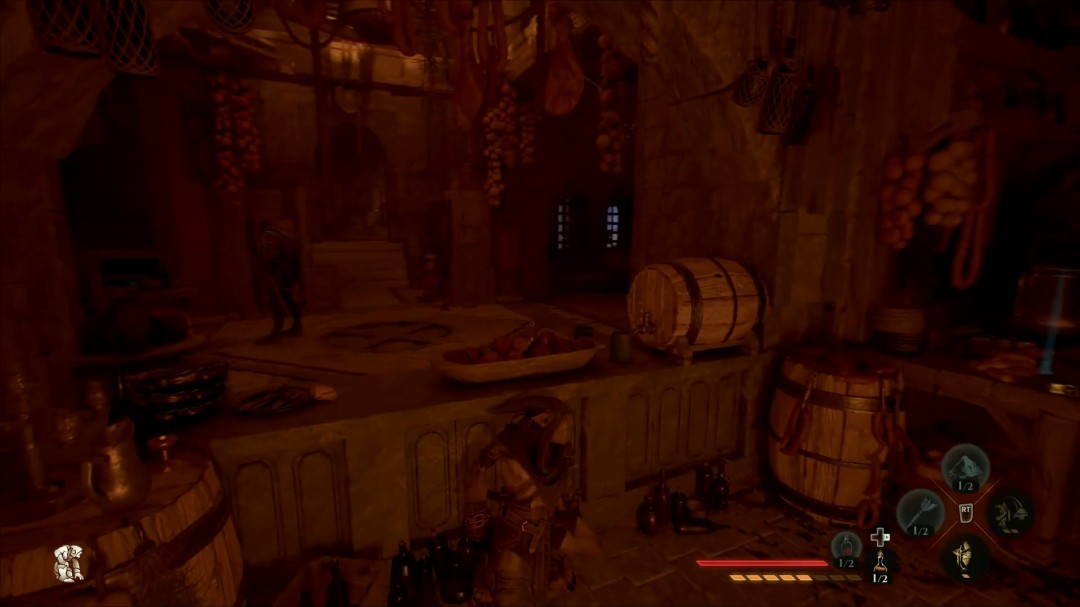Viewport: 1080px width, 607px height.
Task: Activate the bottom golden figure ability icon
Action: point(965,557)
